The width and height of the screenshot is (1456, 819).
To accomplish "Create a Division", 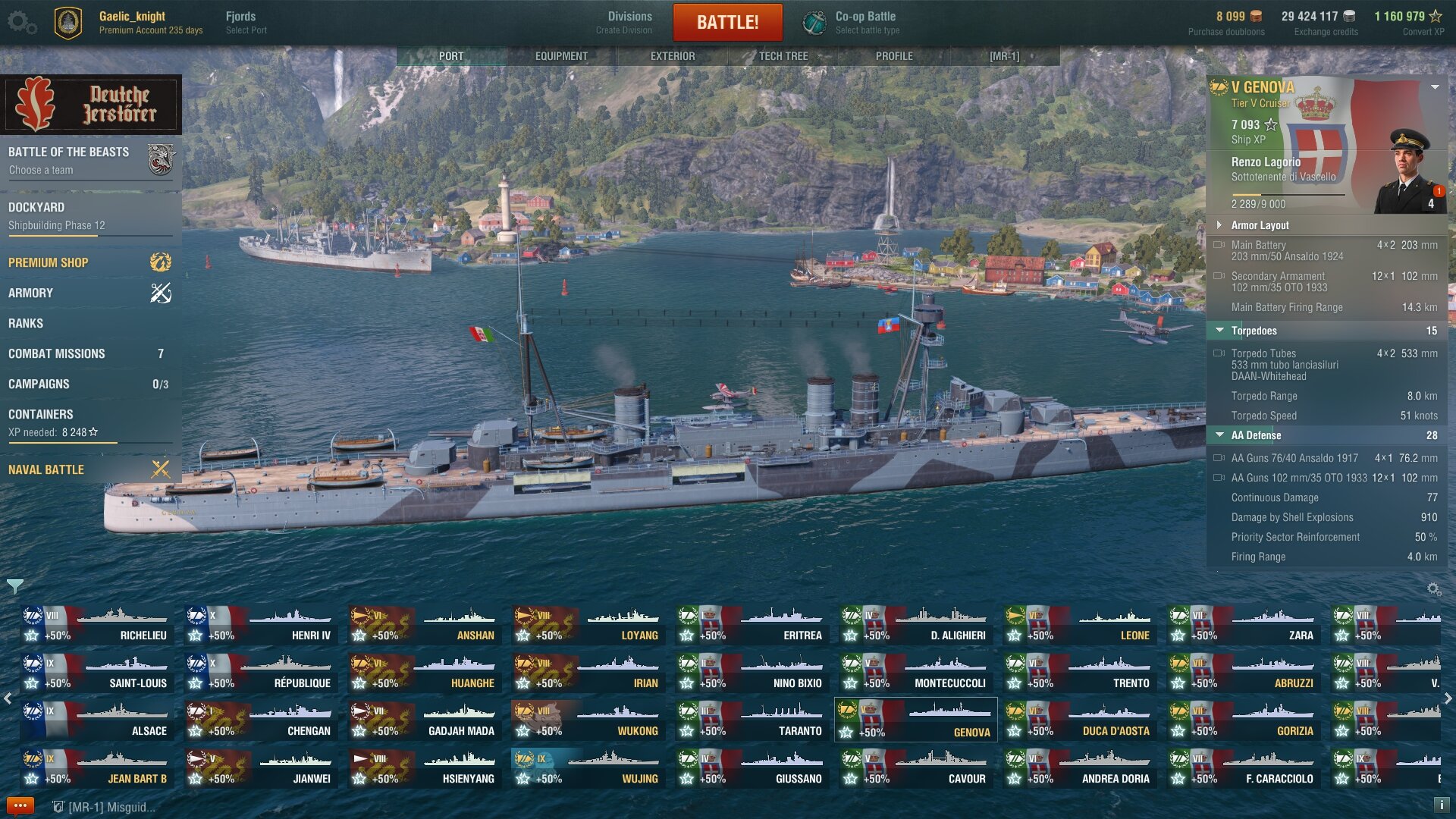I will point(623,22).
